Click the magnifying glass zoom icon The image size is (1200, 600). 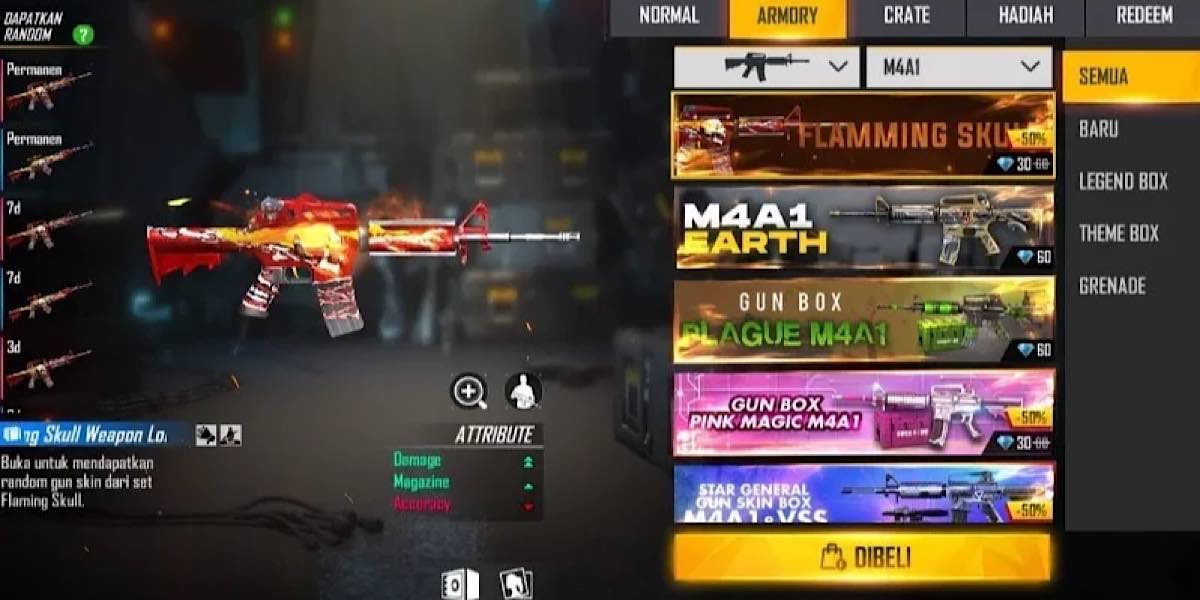point(469,392)
